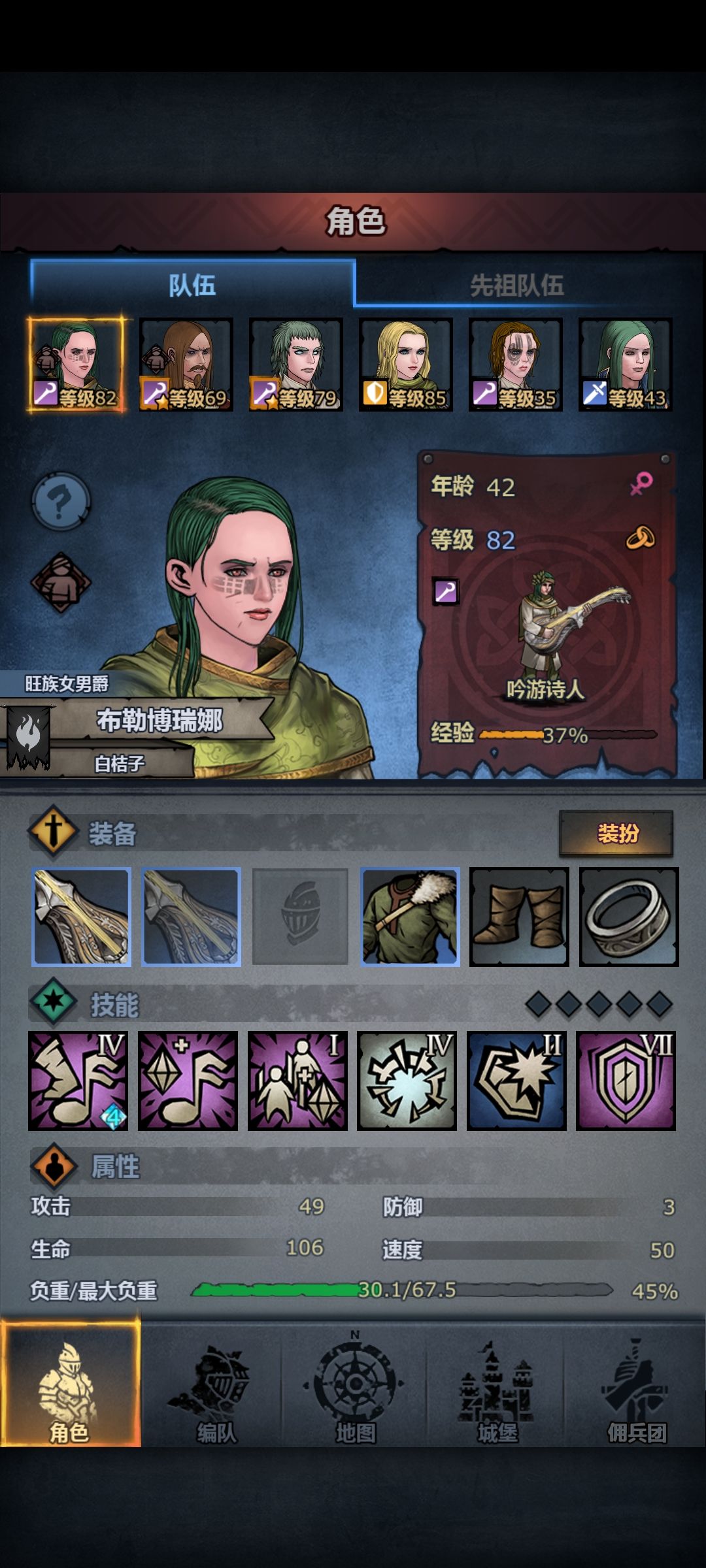Tap the empty helmet equipment slot
This screenshot has width=706, height=1568.
coord(300,917)
